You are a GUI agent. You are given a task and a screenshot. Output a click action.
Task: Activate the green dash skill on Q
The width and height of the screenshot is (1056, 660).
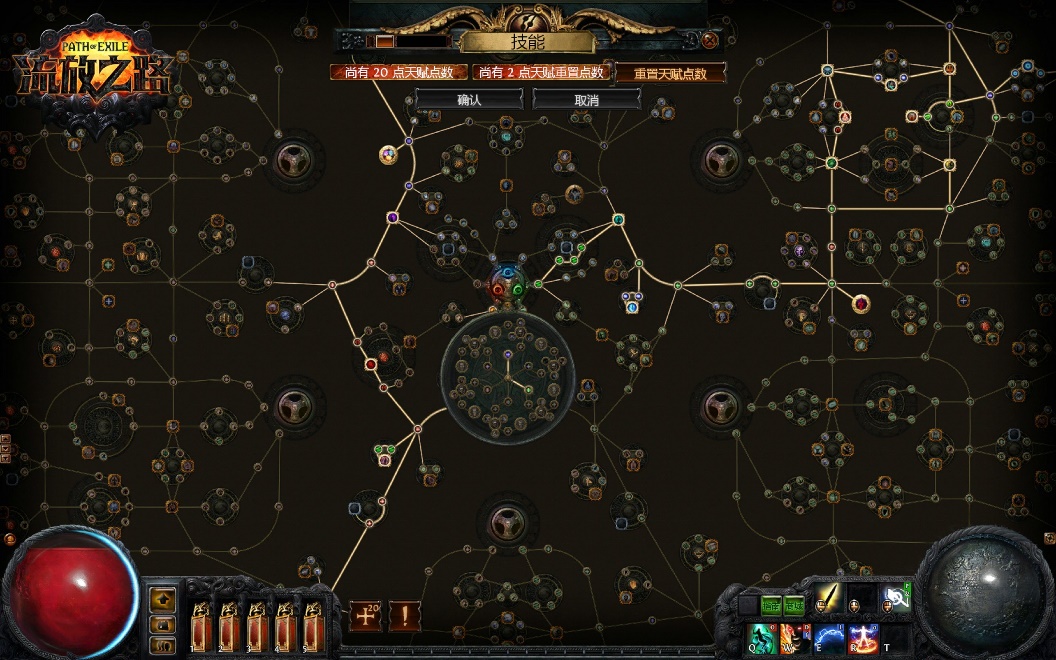click(762, 637)
